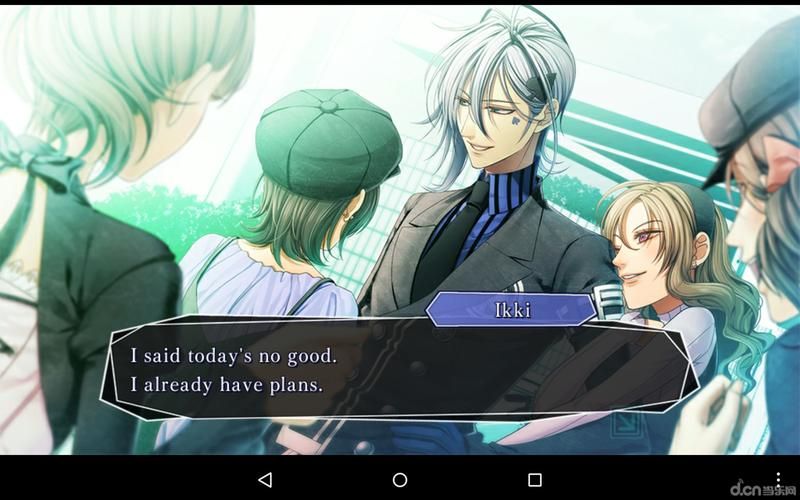Go to Android home via circle button
The image size is (800, 500).
[400, 480]
